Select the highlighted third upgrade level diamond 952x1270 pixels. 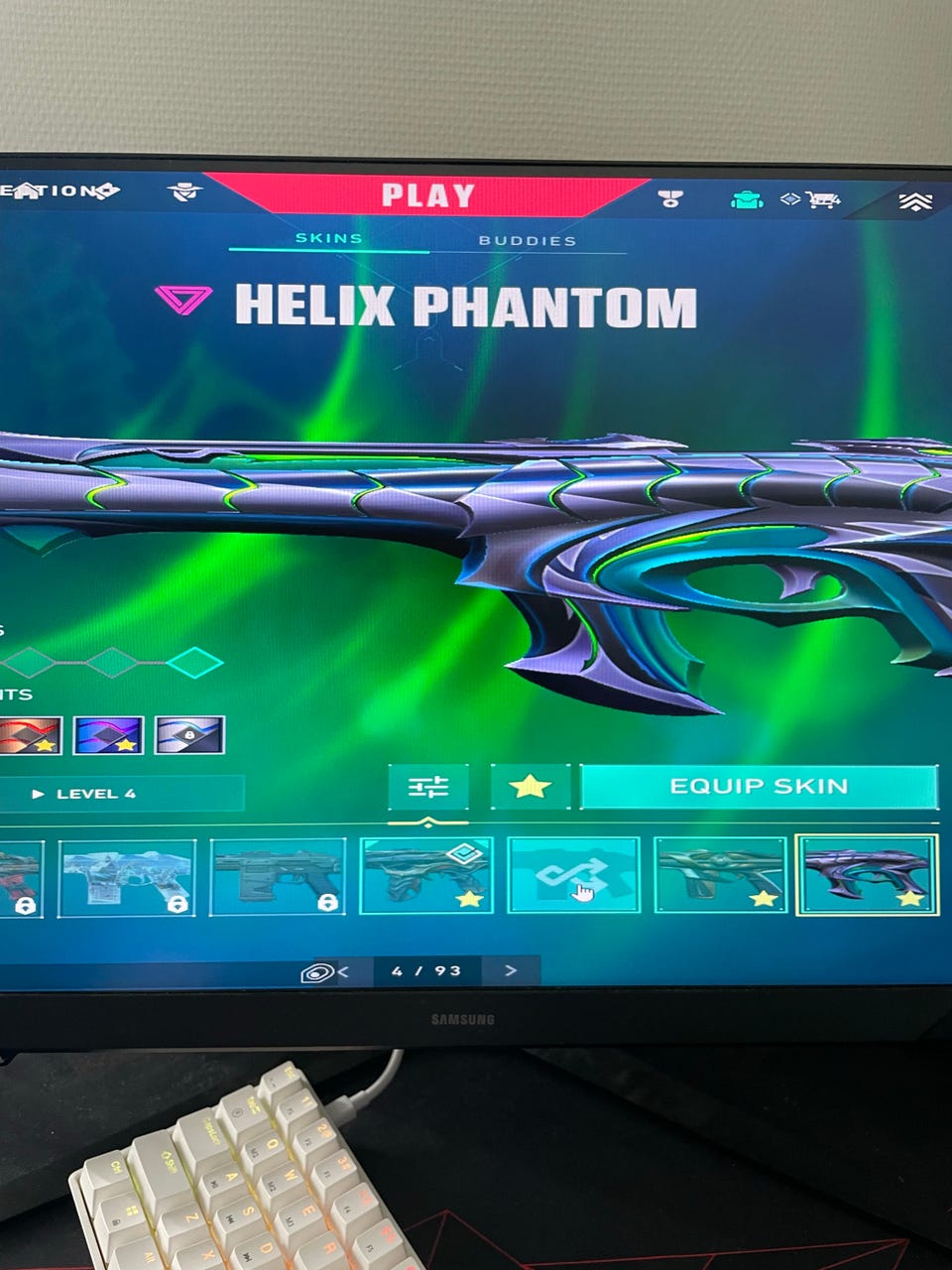(194, 662)
